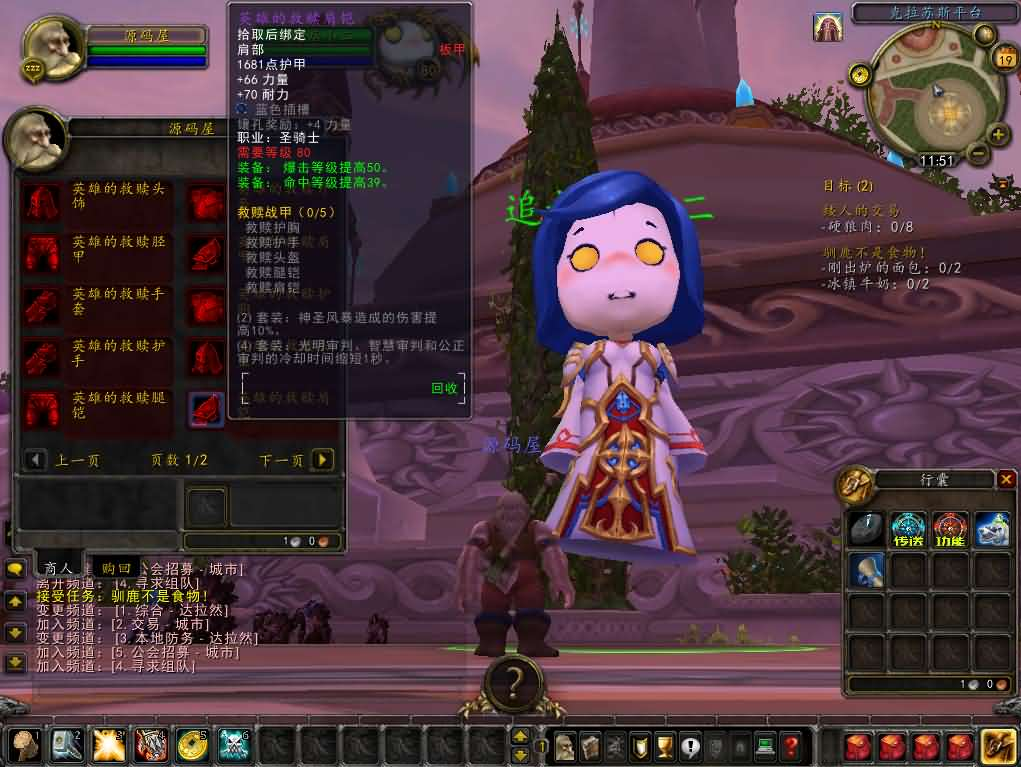This screenshot has height=767, width=1021.
Task: Open the red question mark help button
Action: pos(791,746)
